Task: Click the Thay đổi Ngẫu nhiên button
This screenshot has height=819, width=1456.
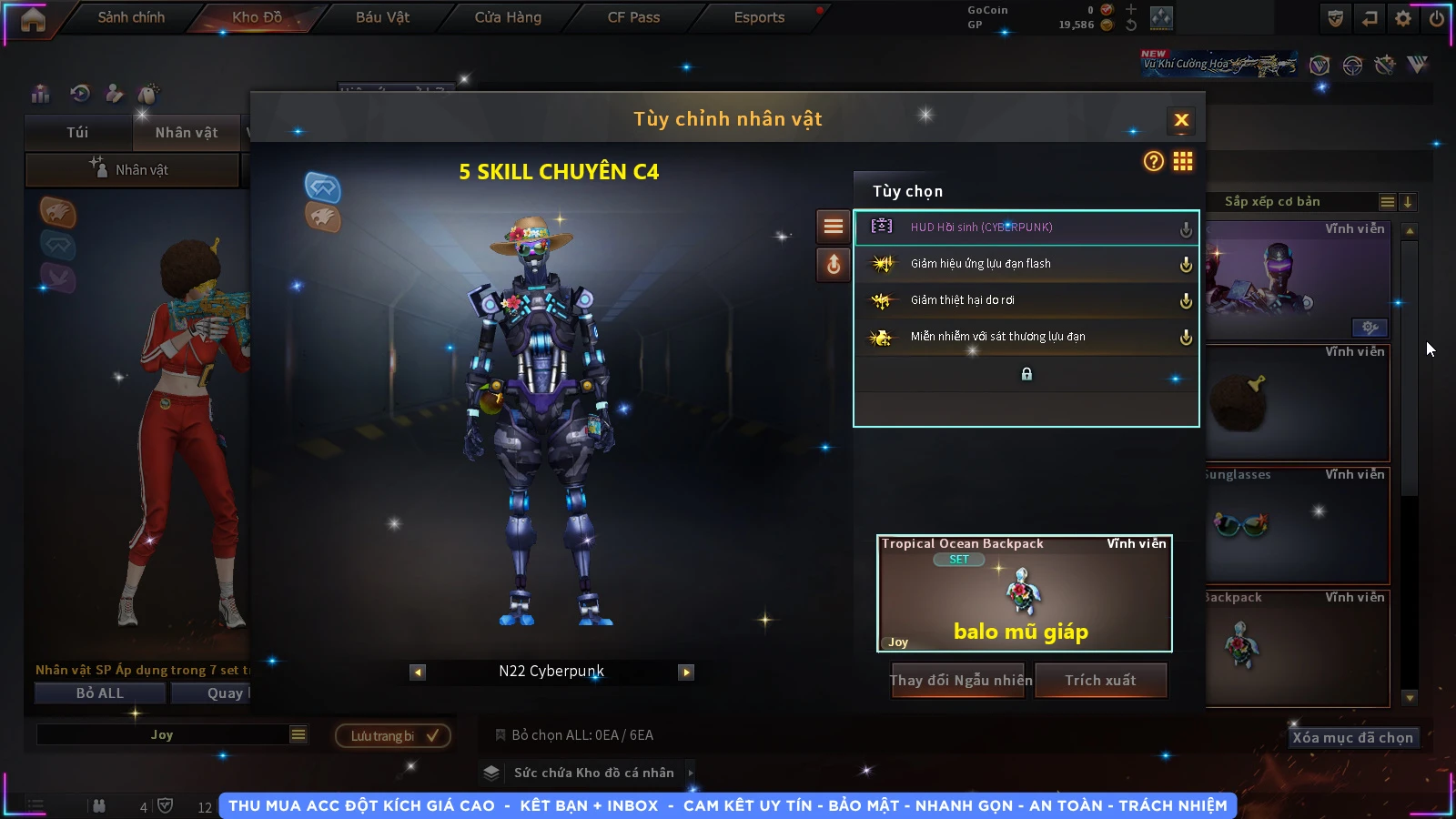Action: pos(960,681)
